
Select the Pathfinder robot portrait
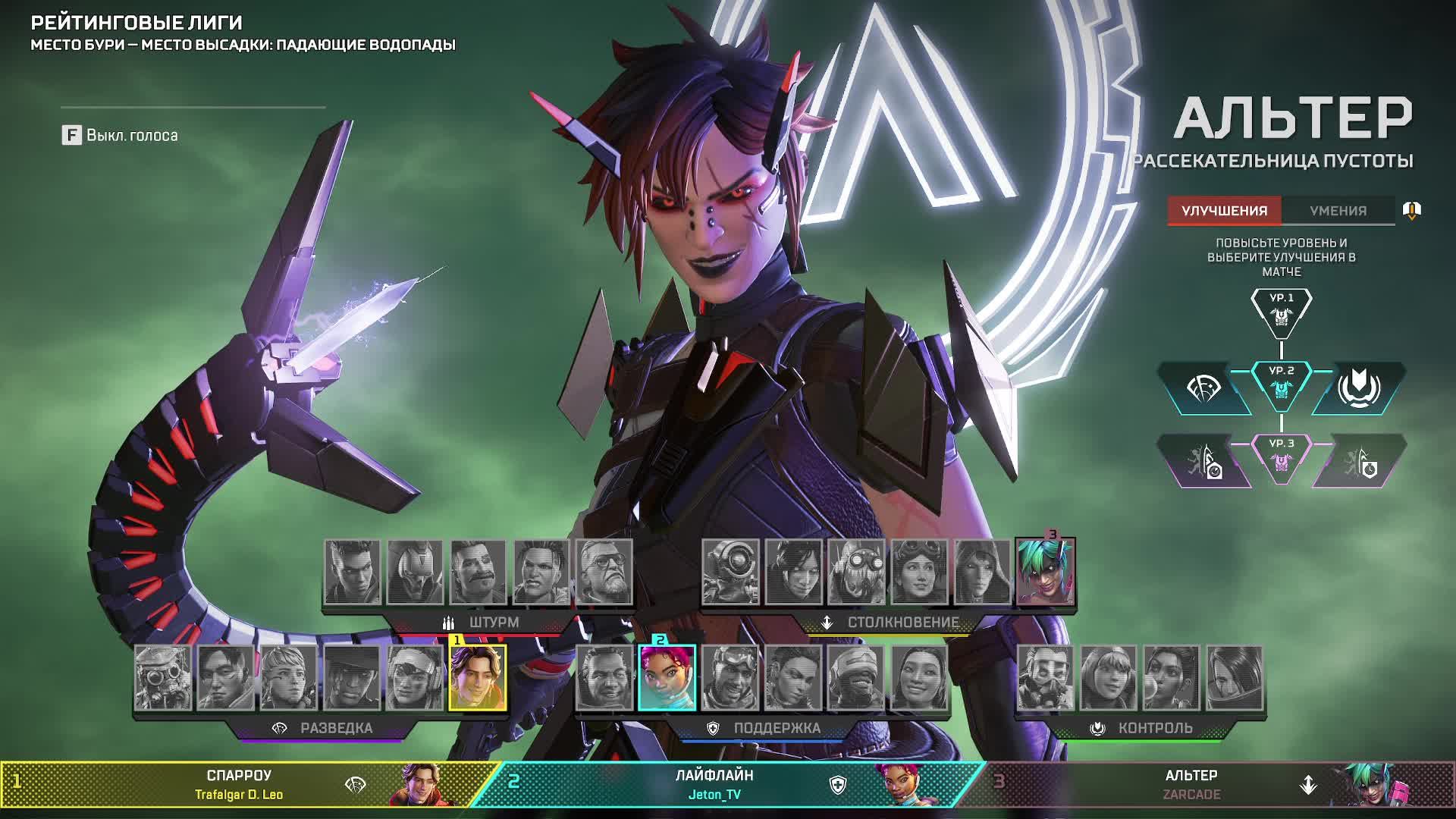730,572
